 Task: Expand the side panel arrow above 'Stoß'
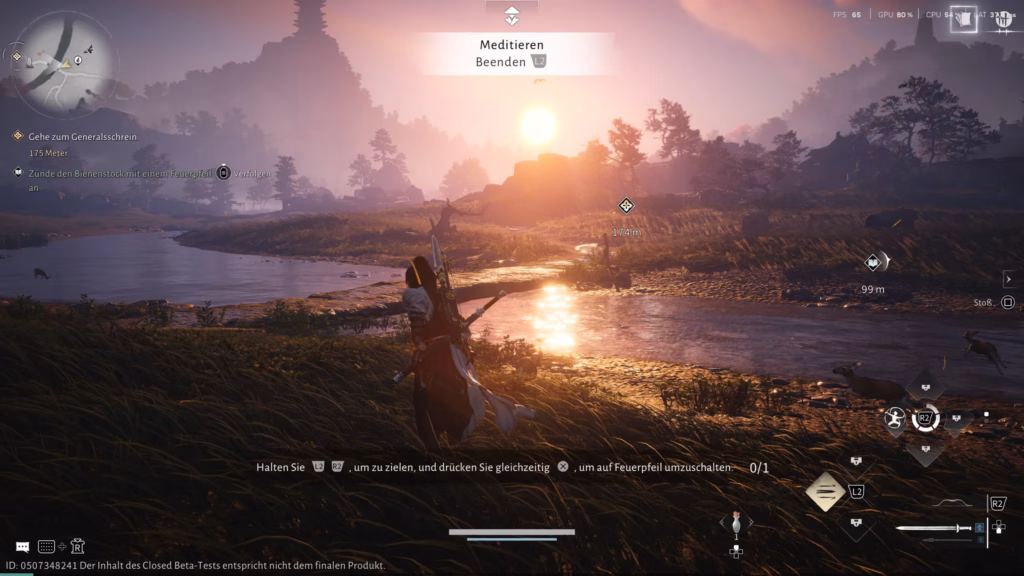1008,279
